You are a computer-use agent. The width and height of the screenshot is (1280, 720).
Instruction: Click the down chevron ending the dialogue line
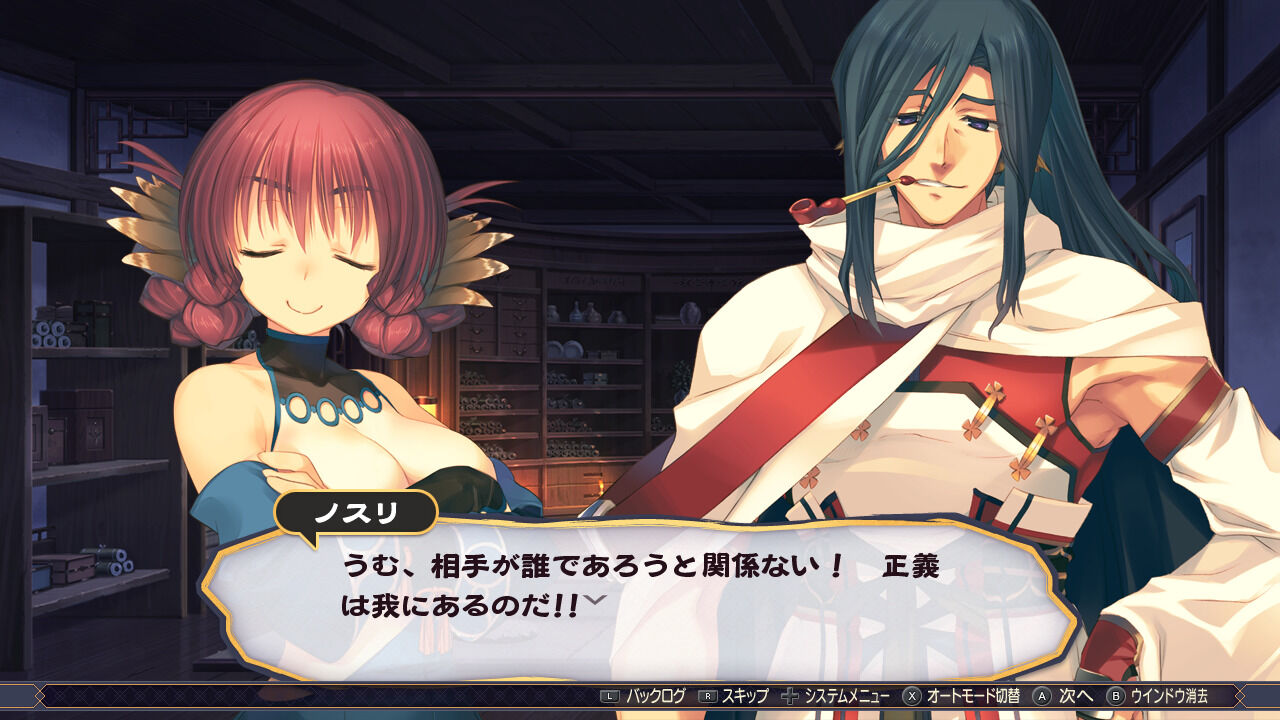594,601
